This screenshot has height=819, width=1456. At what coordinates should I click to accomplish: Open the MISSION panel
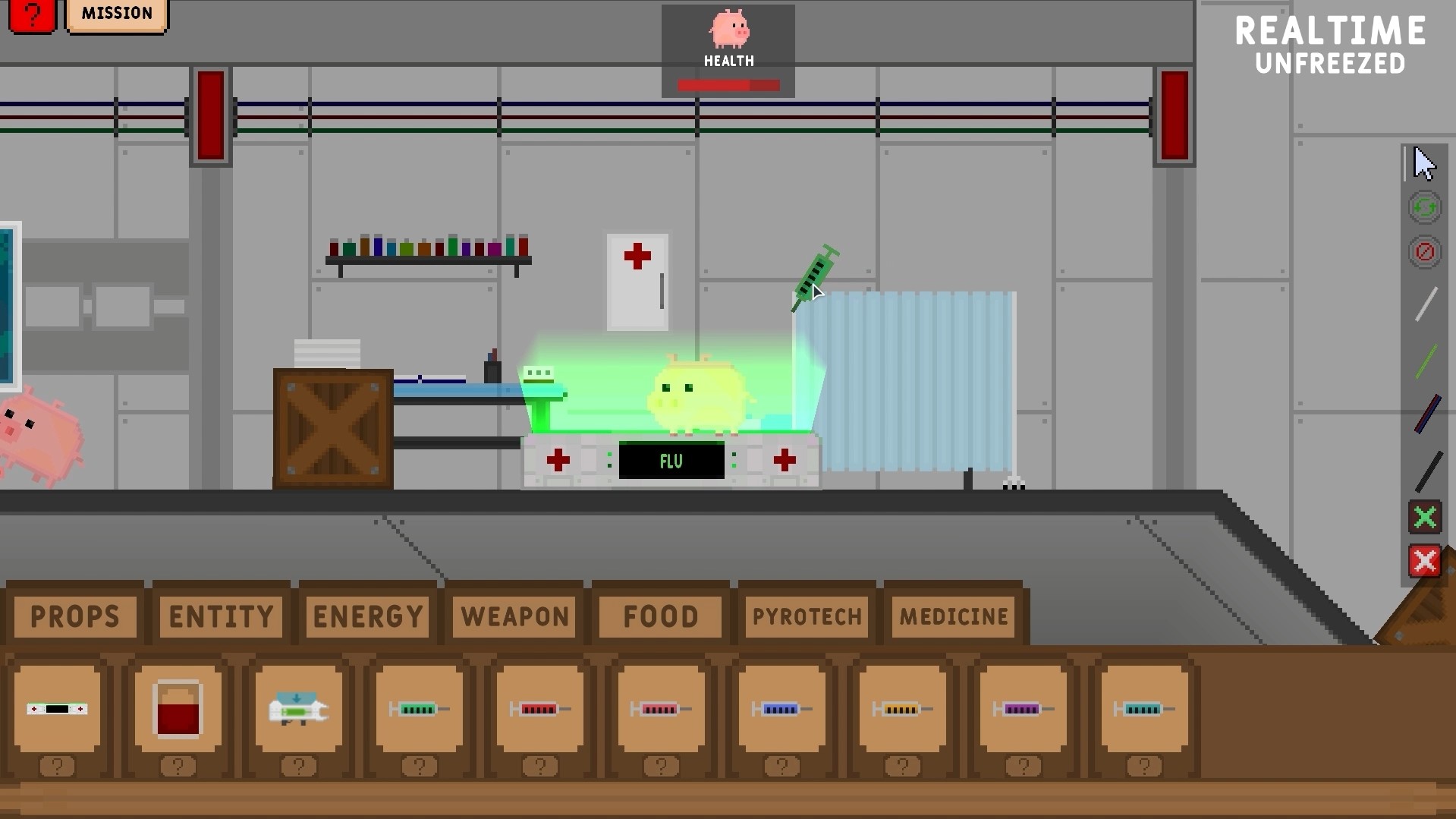pos(116,13)
